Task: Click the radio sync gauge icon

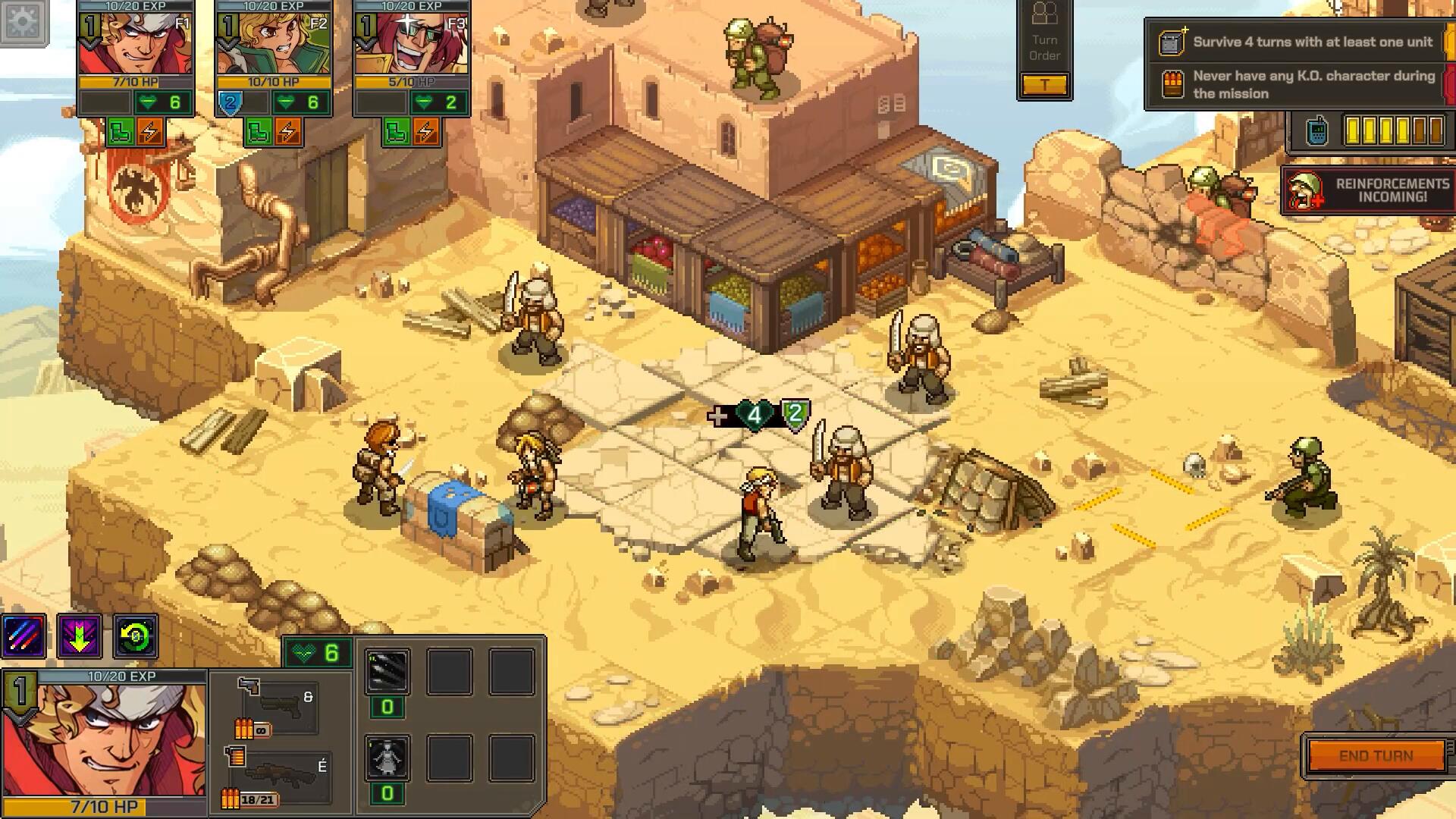Action: [1317, 131]
